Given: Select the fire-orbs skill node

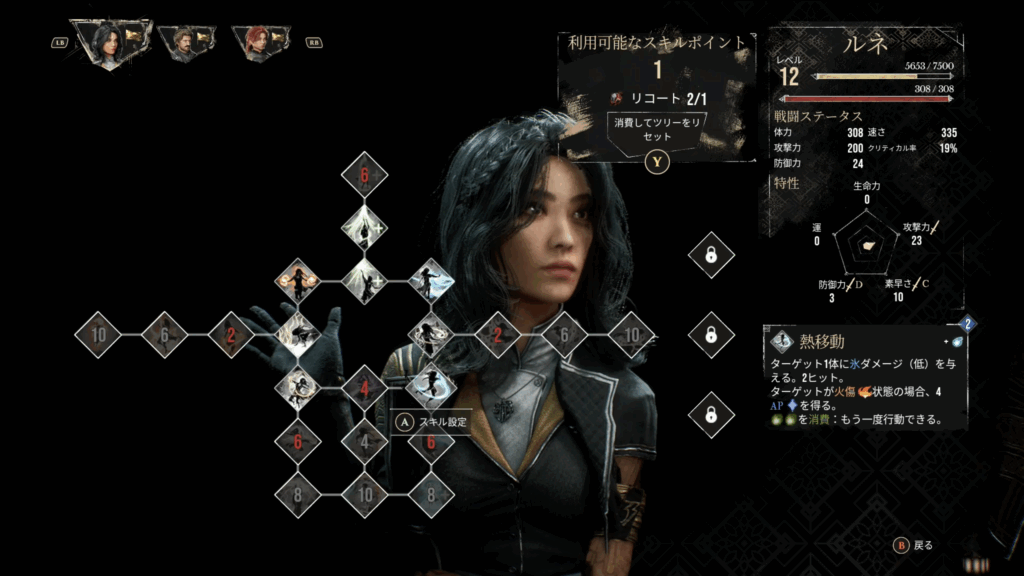Looking at the screenshot, I should (x=297, y=282).
